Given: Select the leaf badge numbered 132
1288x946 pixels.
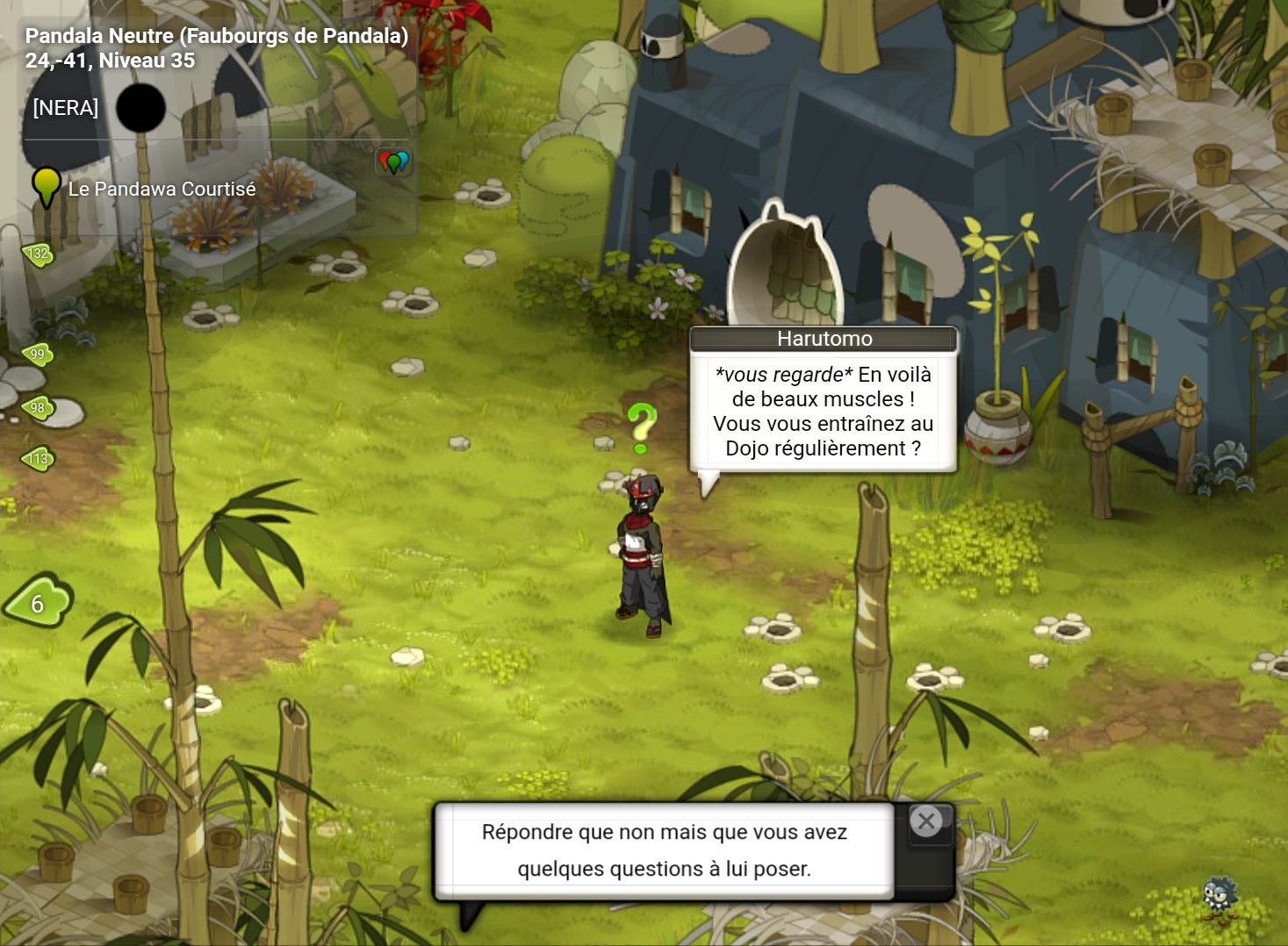Looking at the screenshot, I should tap(38, 254).
